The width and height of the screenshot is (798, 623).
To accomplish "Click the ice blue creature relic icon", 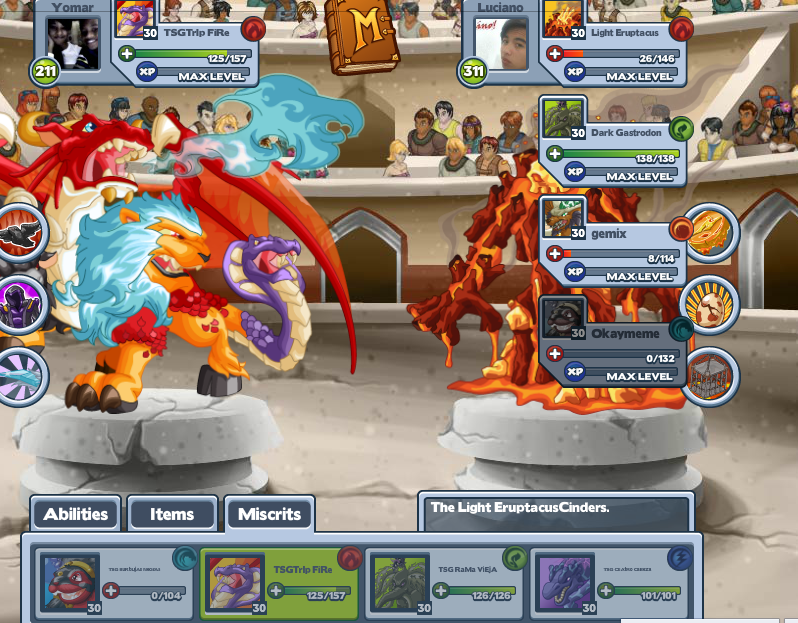I will 20,376.
